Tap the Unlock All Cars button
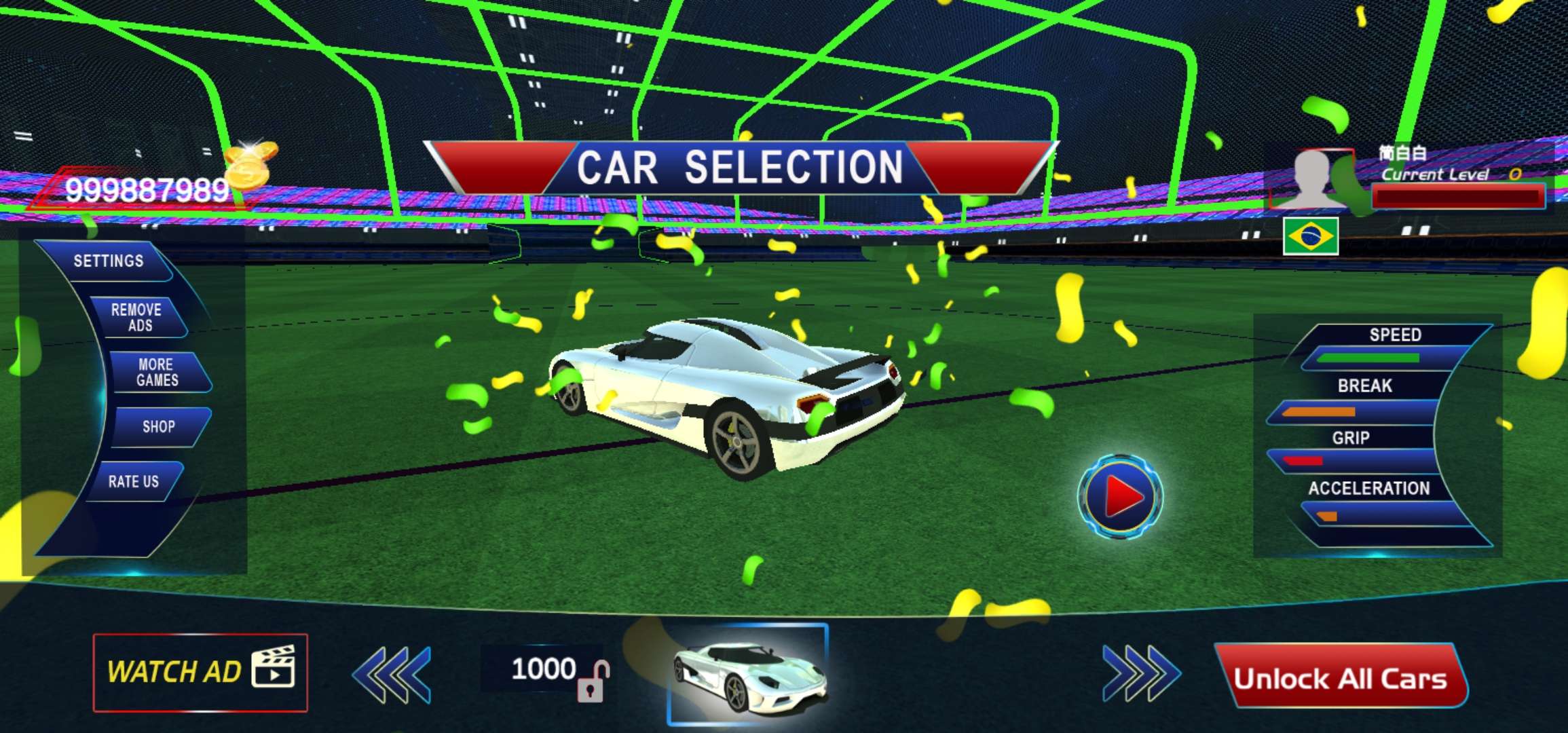Image resolution: width=1568 pixels, height=733 pixels. click(1340, 678)
